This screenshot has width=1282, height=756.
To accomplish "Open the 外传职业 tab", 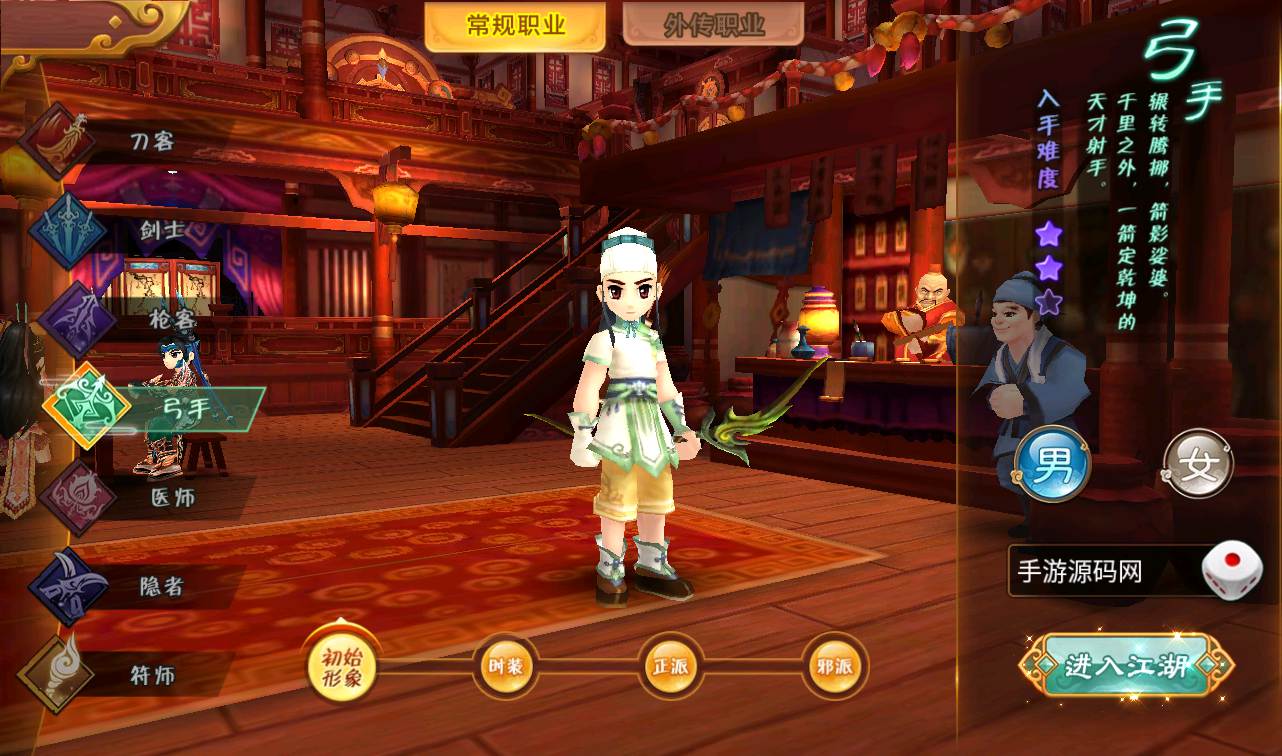I will tap(713, 27).
